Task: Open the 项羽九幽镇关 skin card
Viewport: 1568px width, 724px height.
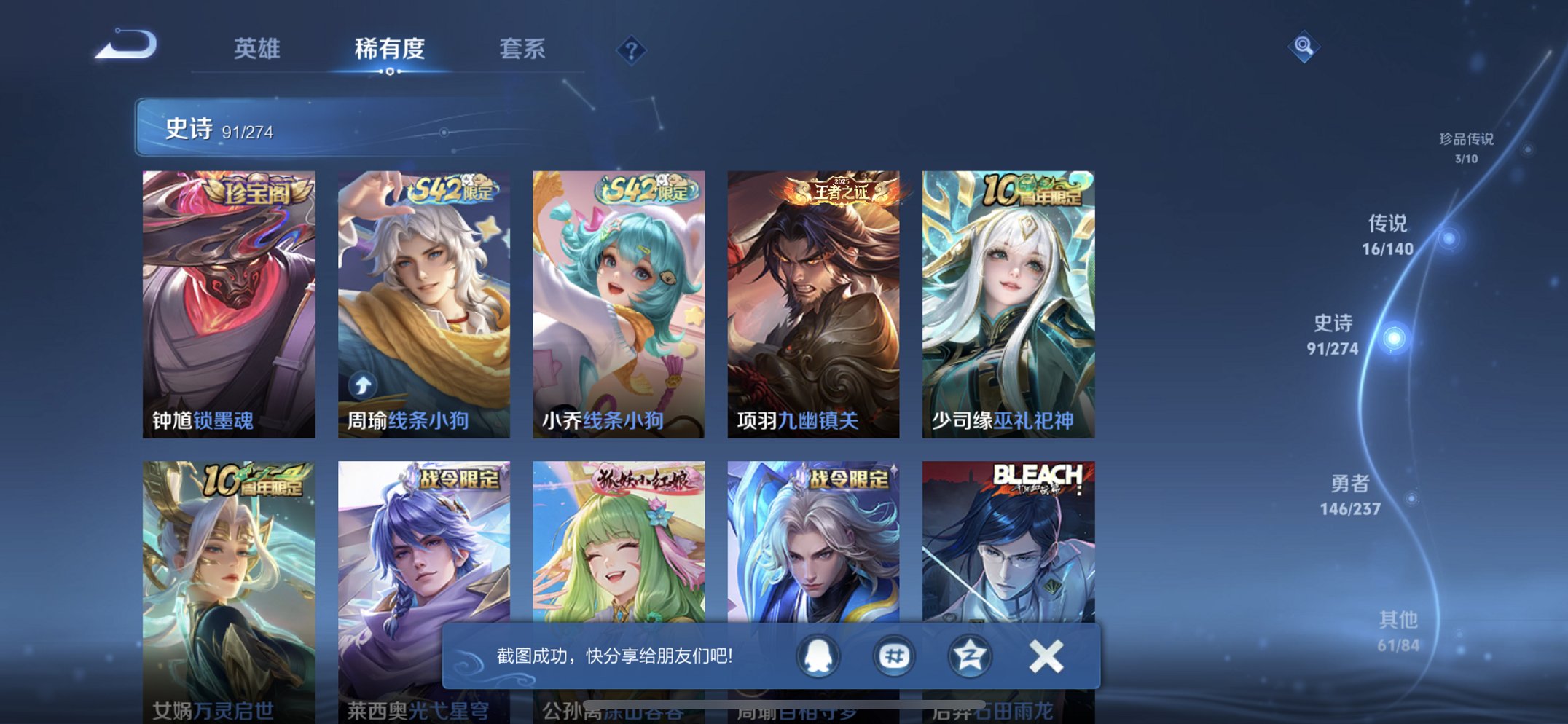Action: coord(814,302)
